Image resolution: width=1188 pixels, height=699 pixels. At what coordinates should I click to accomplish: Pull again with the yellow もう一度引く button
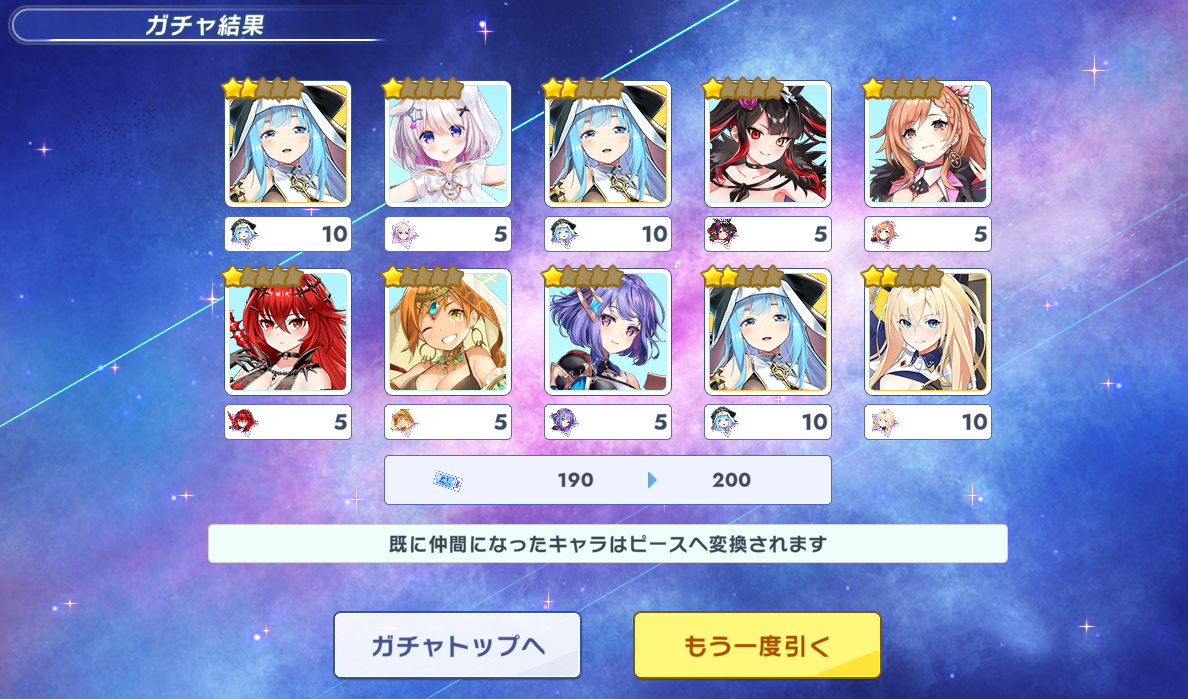click(x=757, y=646)
